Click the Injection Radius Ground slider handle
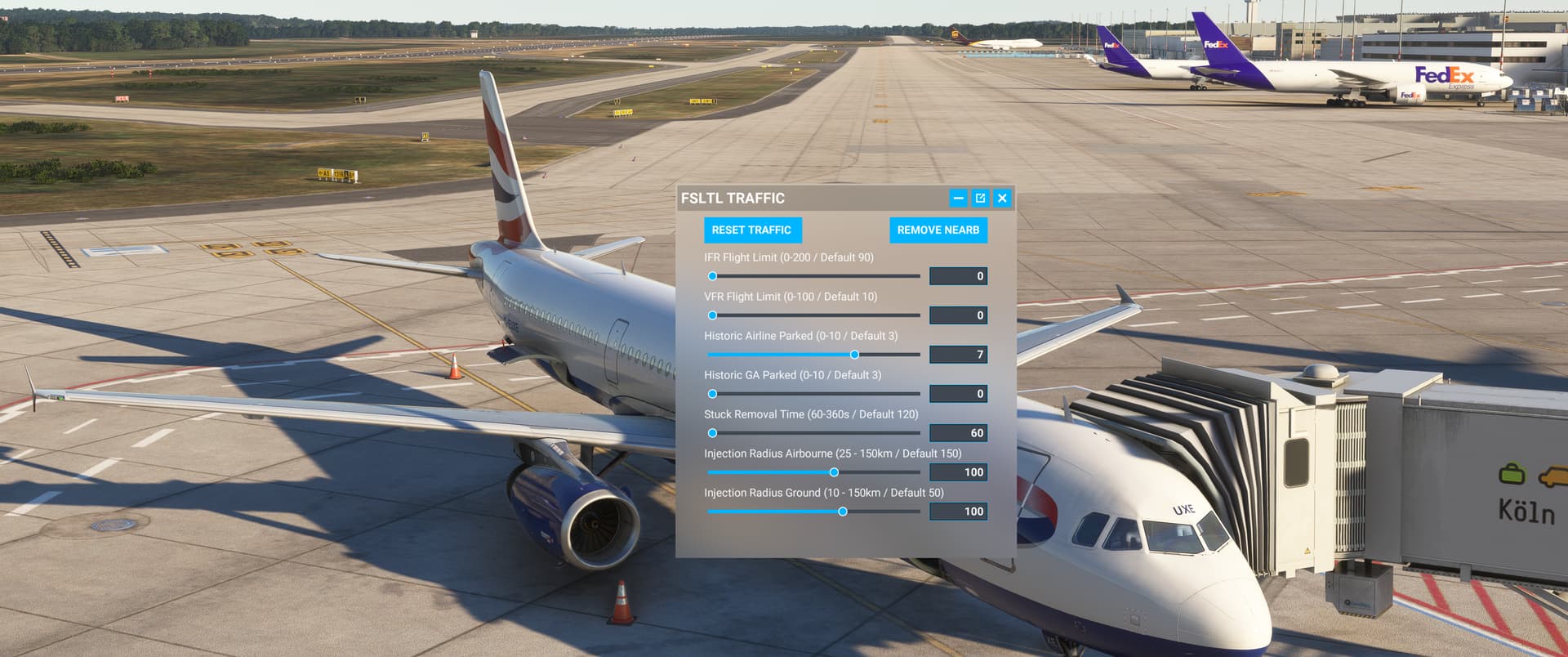 [843, 512]
